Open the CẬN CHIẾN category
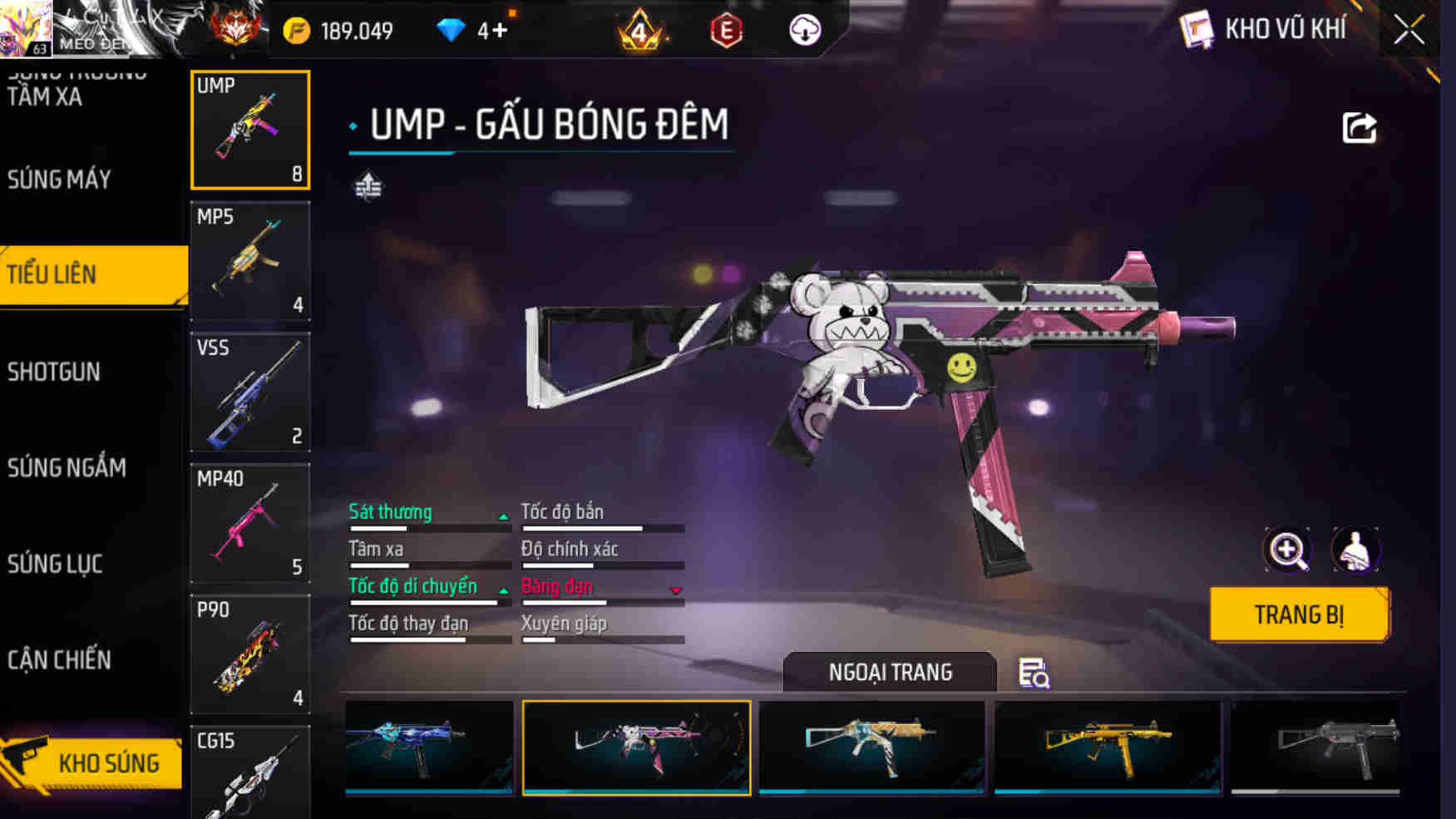Image resolution: width=1456 pixels, height=819 pixels. 60,660
